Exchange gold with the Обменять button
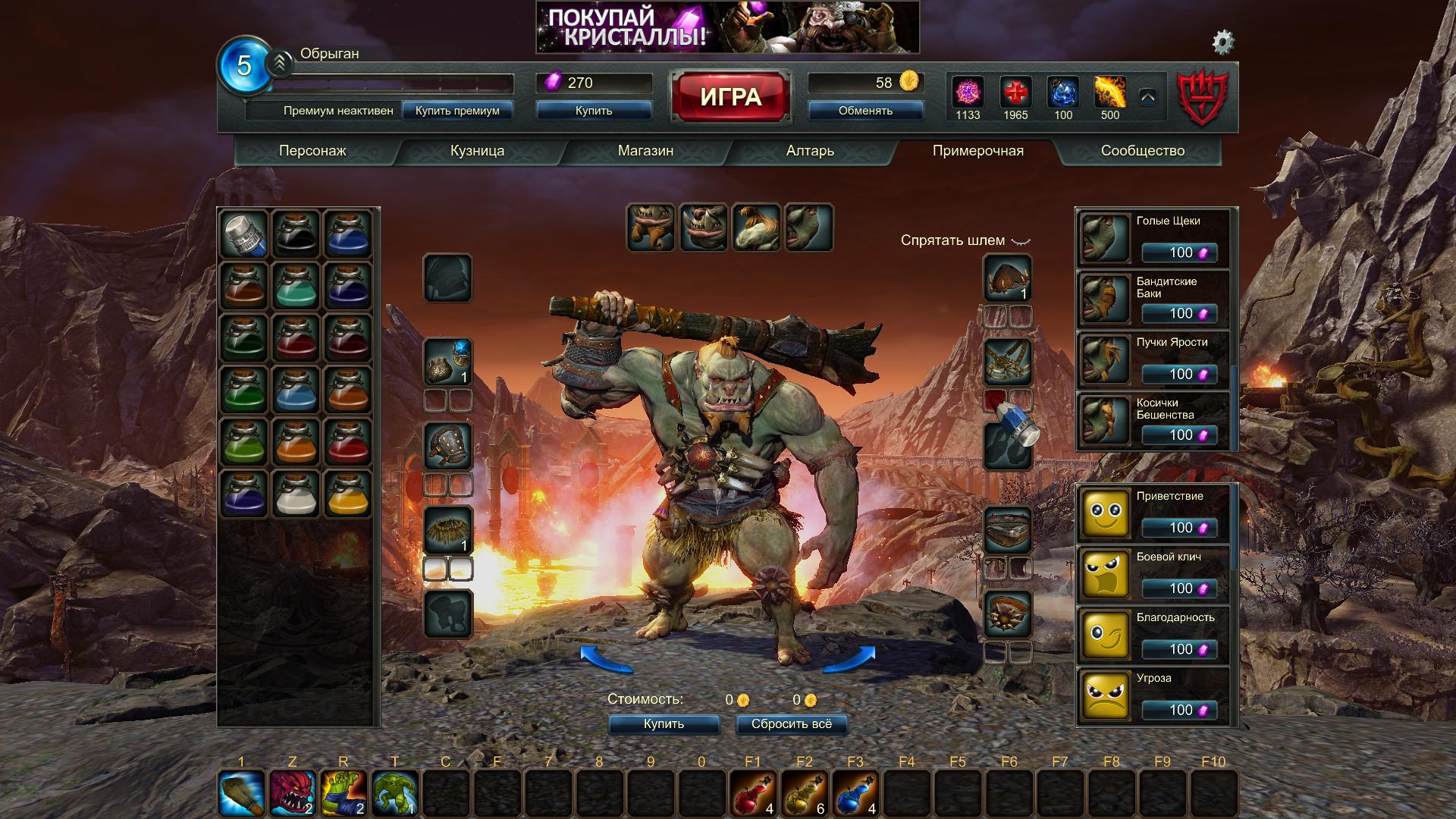The width and height of the screenshot is (1456, 819). (x=865, y=111)
